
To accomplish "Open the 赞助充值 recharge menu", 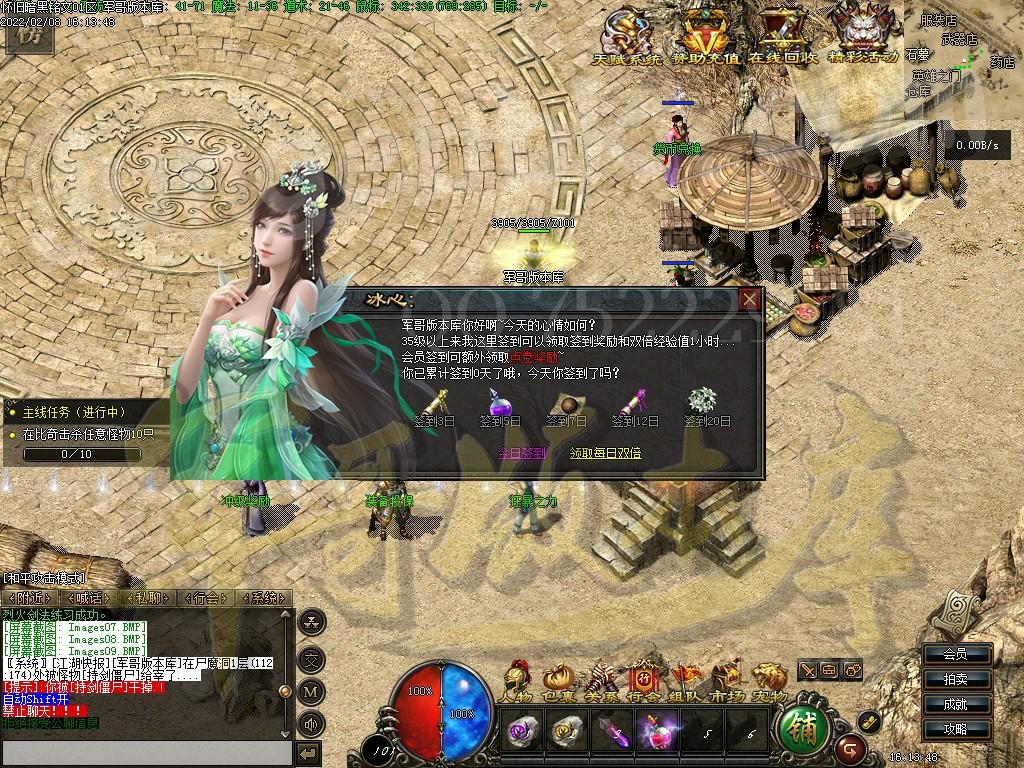I will [705, 38].
